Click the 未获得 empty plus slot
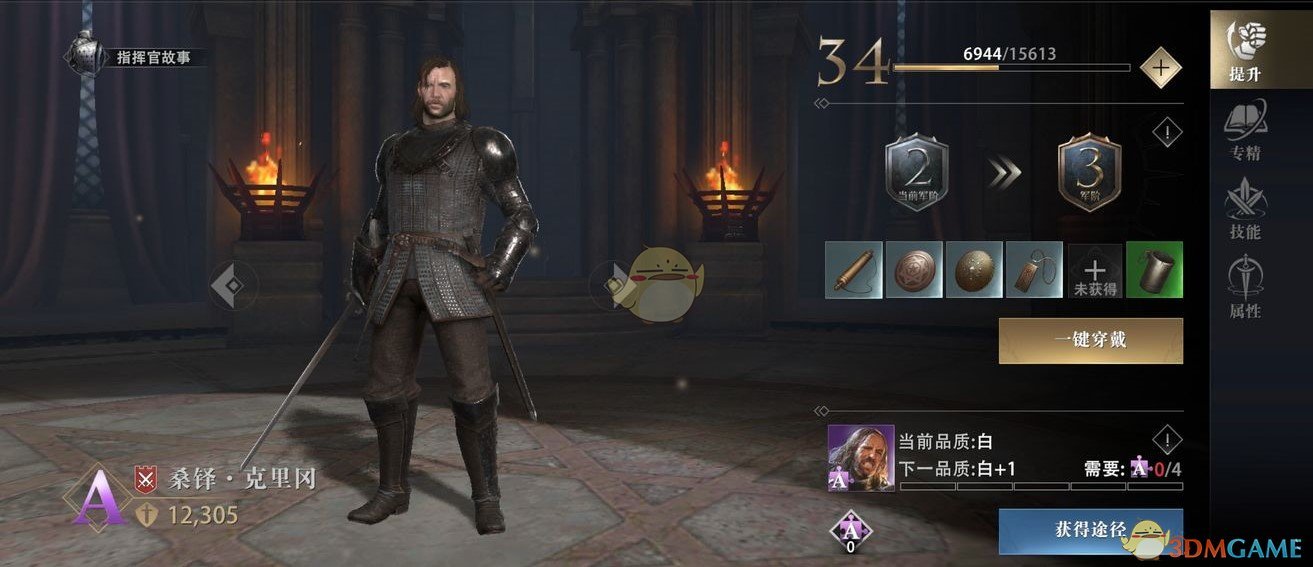Screen dimensions: 1313x567 (1094, 269)
